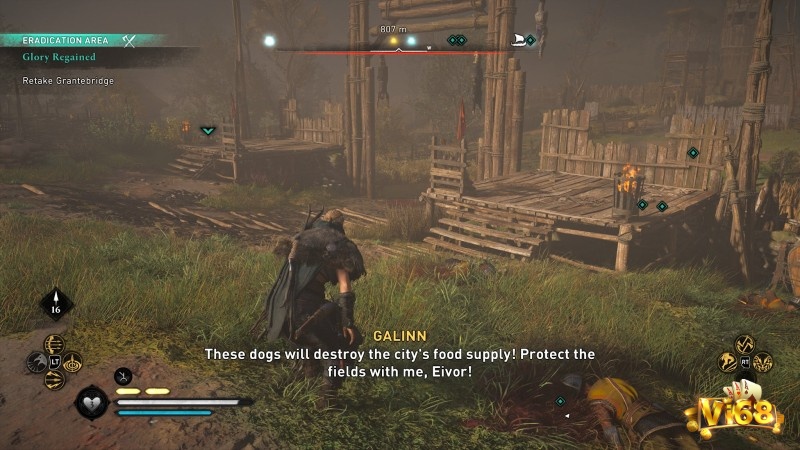Select the glowing yellow quest marker on compass
This screenshot has height=450, width=800.
[x=391, y=41]
